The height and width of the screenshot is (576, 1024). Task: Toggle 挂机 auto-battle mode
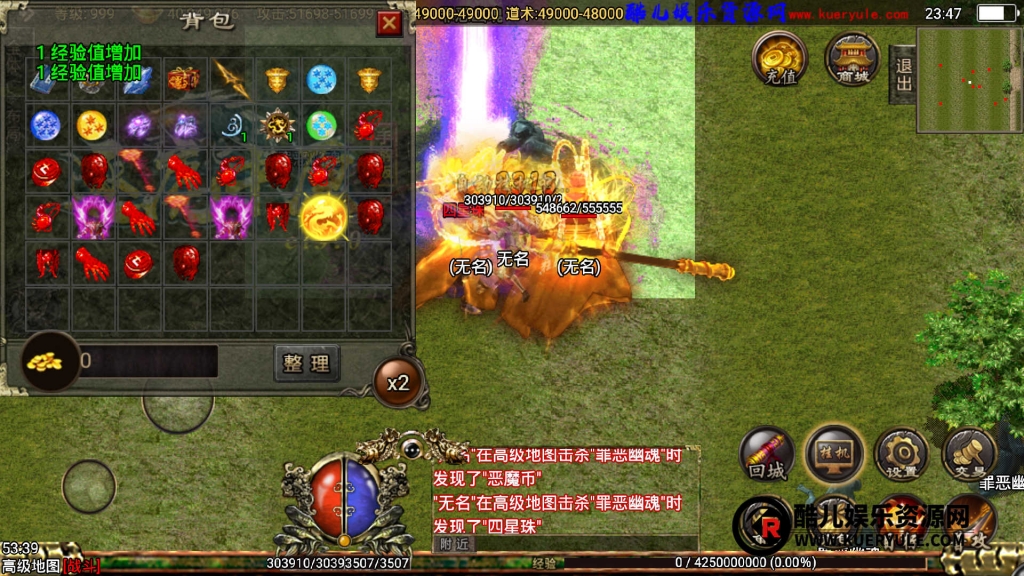[x=834, y=454]
